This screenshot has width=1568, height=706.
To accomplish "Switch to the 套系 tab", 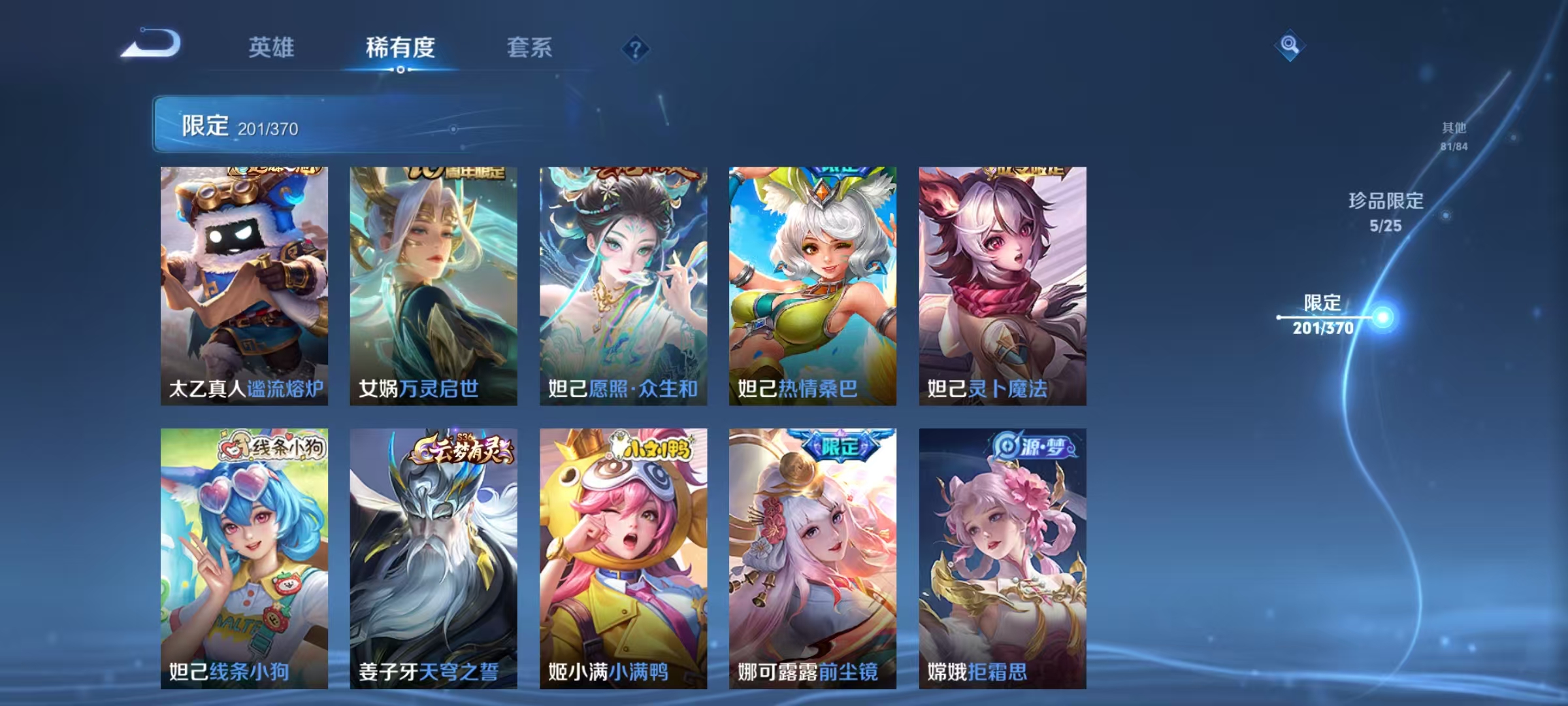I will coord(529,47).
